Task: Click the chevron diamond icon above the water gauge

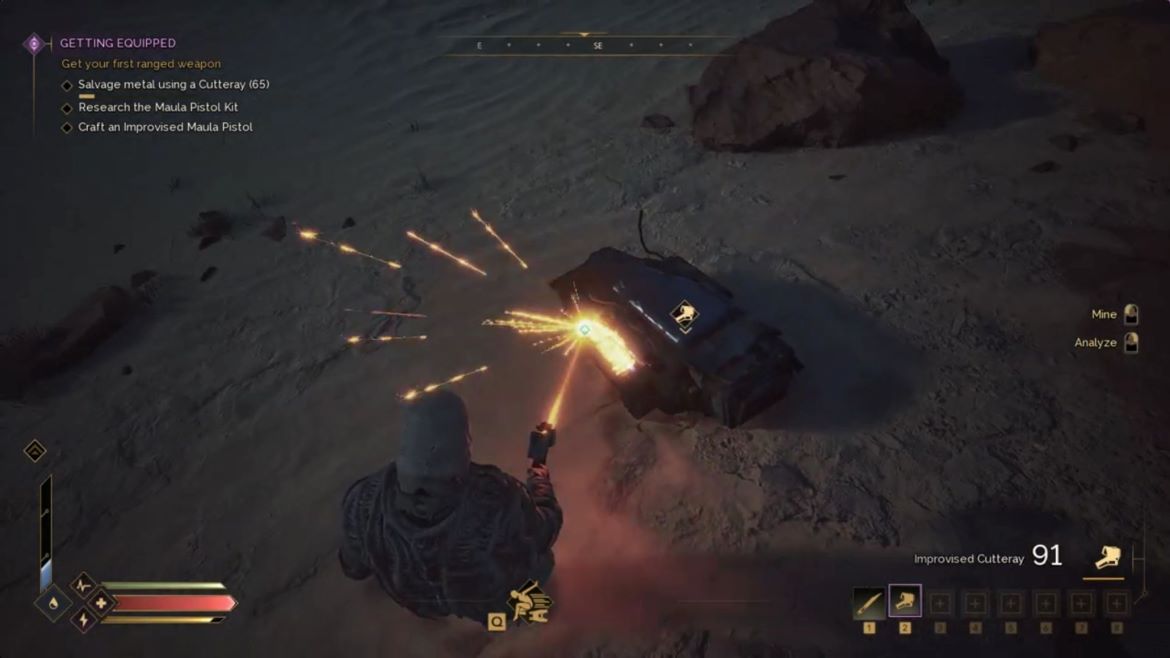Action: (x=35, y=451)
